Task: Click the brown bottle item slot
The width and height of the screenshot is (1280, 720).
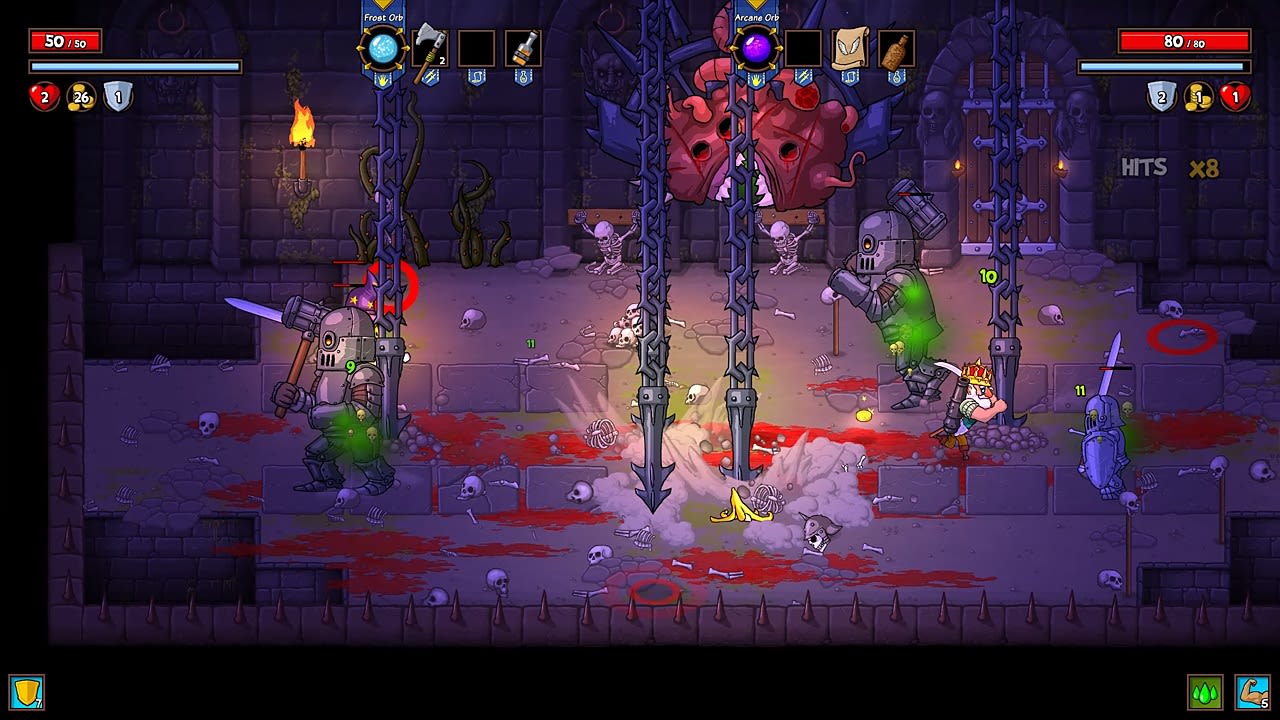Action: [895, 46]
